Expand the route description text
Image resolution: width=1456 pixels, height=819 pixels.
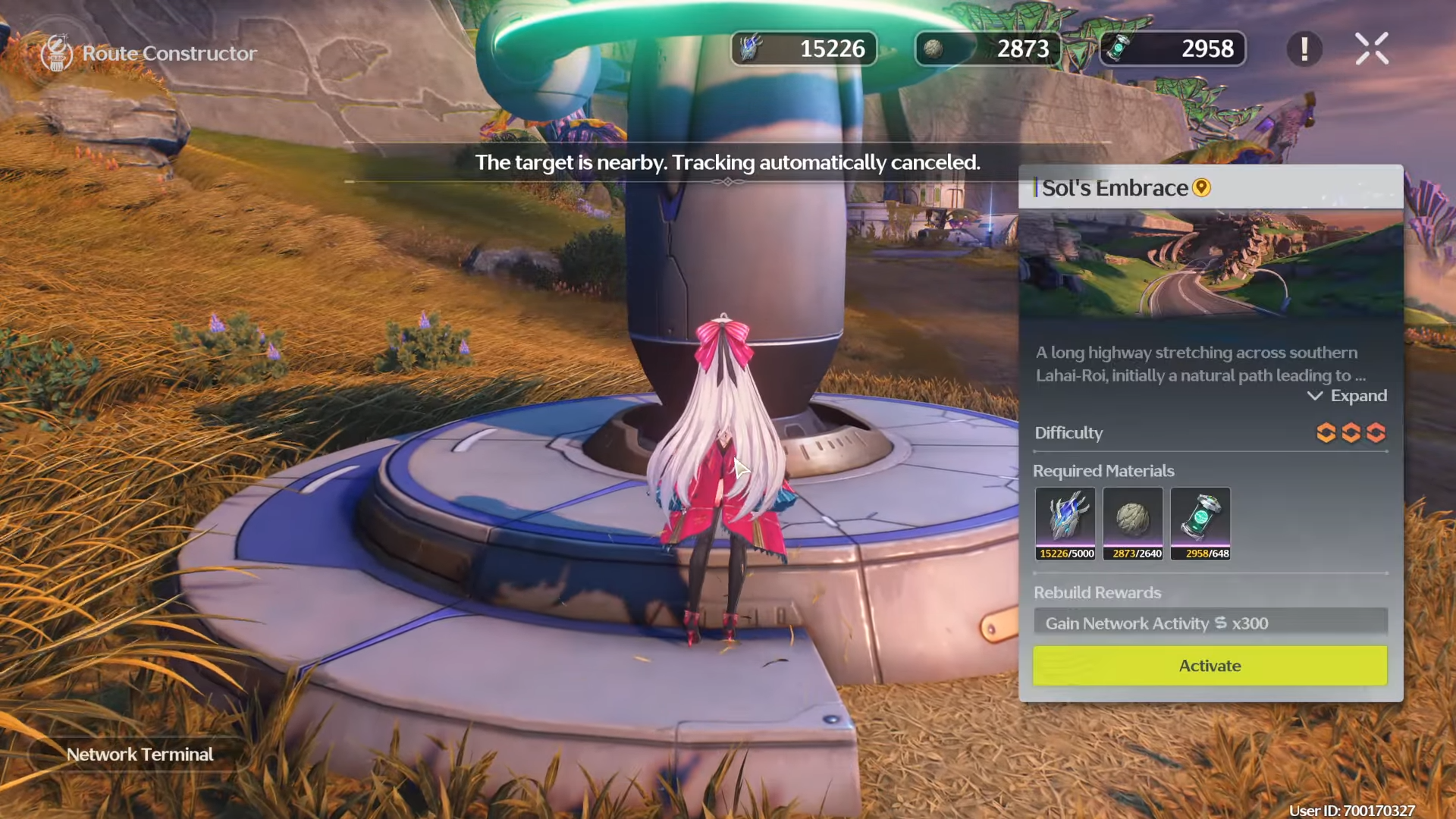click(x=1347, y=396)
